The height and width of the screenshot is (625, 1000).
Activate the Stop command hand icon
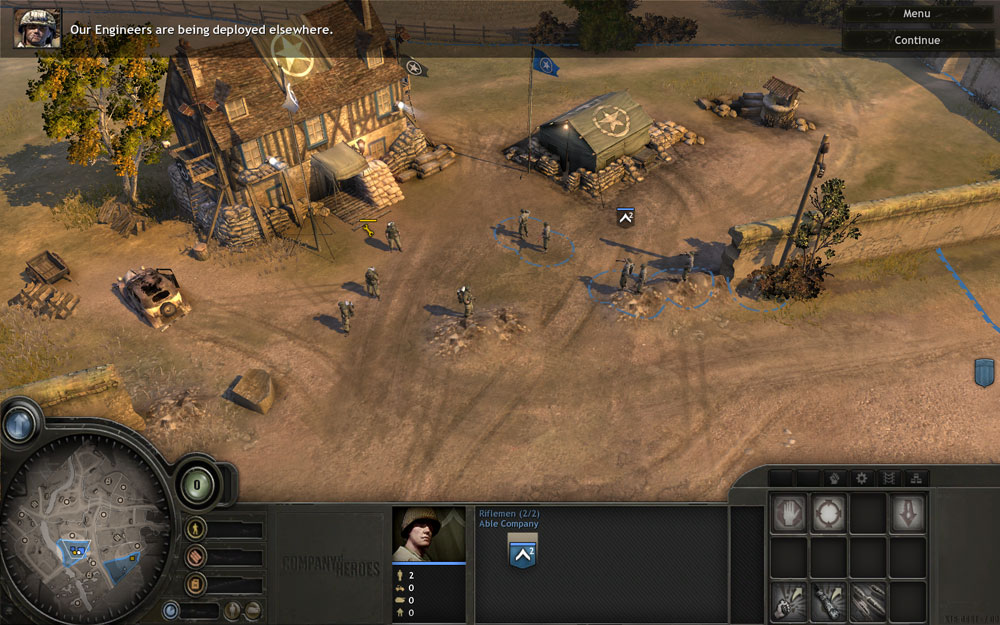click(789, 512)
